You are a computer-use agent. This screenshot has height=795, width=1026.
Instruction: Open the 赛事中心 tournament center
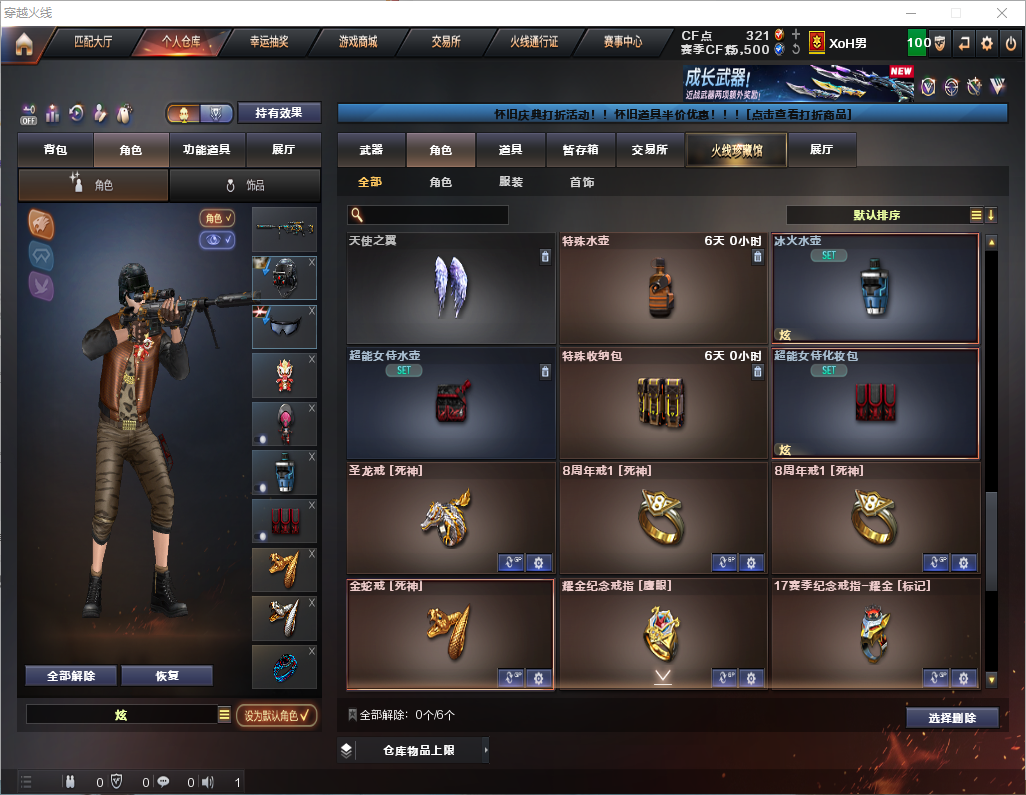pyautogui.click(x=622, y=43)
